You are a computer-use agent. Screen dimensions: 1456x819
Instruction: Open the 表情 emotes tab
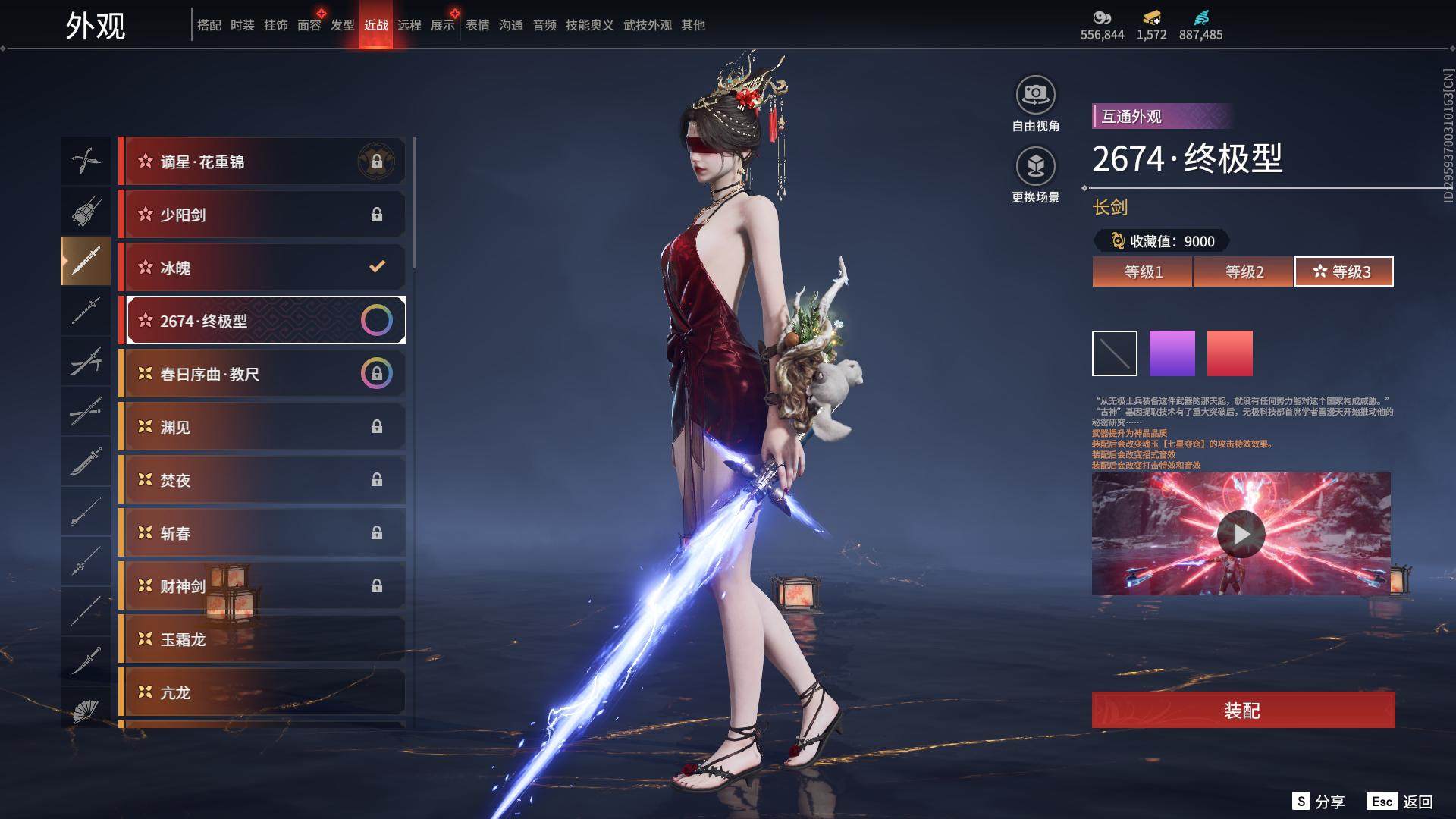[478, 25]
